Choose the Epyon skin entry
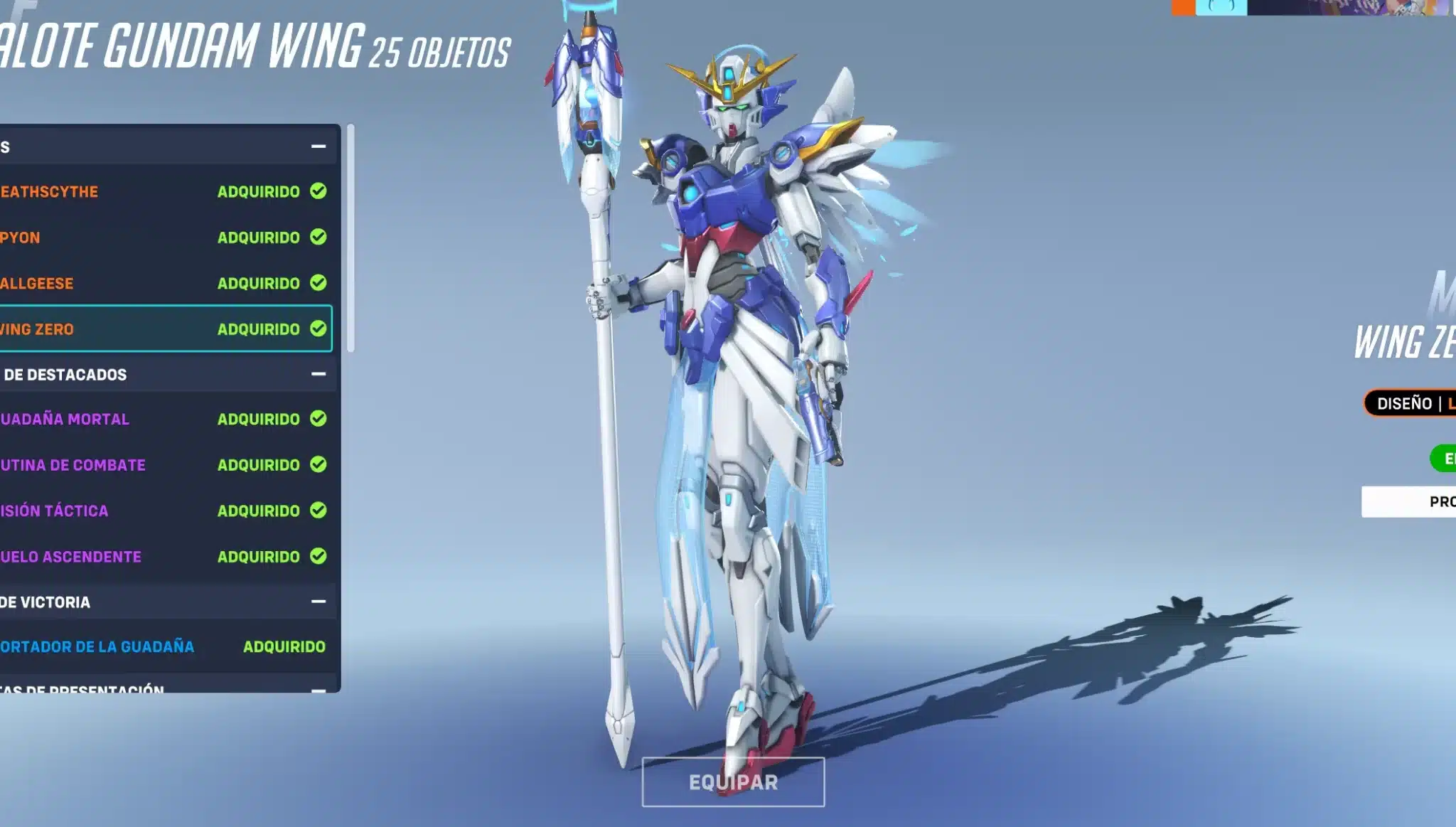The image size is (1456, 827). click(164, 238)
